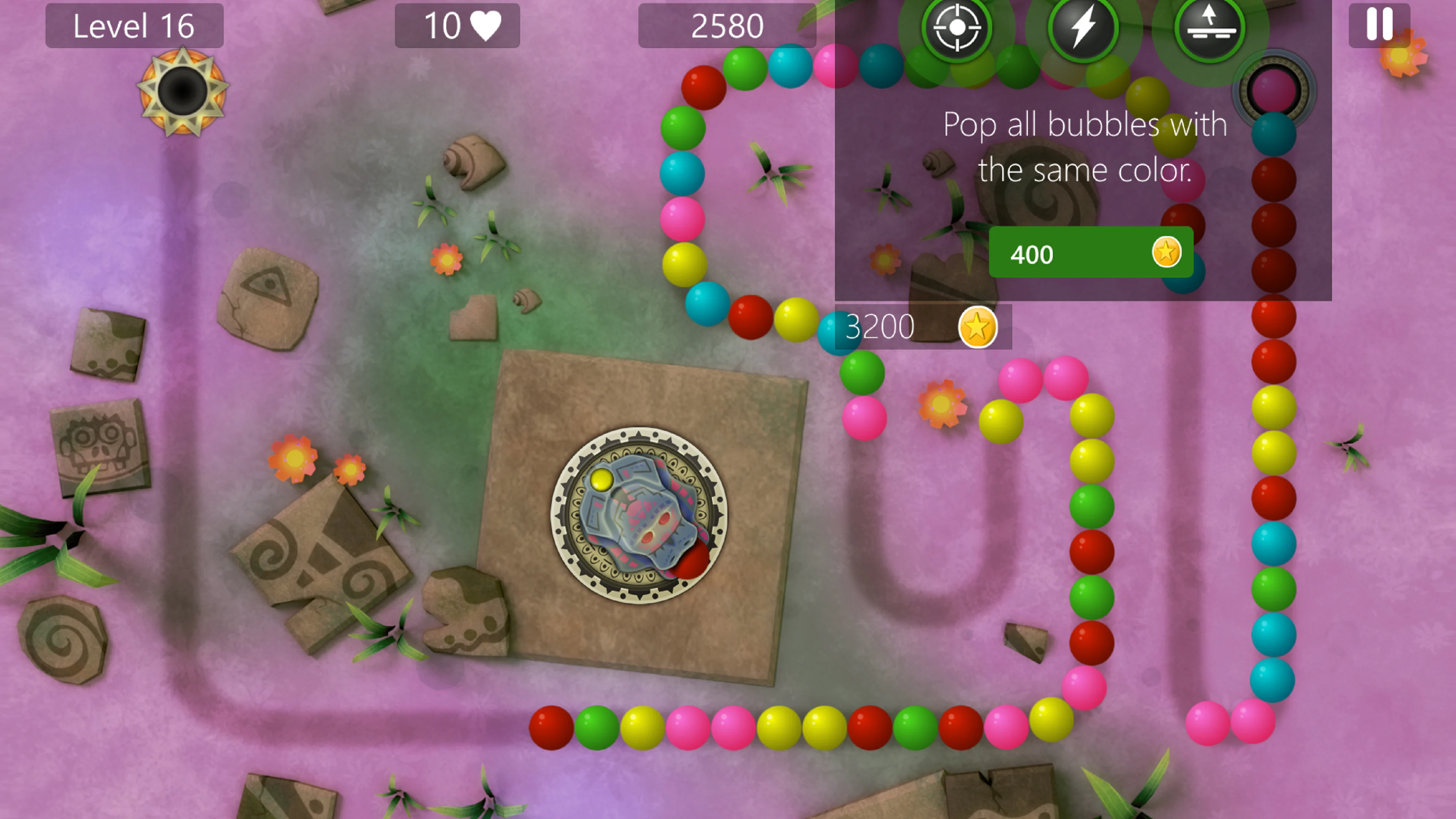The image size is (1456, 819).
Task: Click the Level 16 banner
Action: 135,25
